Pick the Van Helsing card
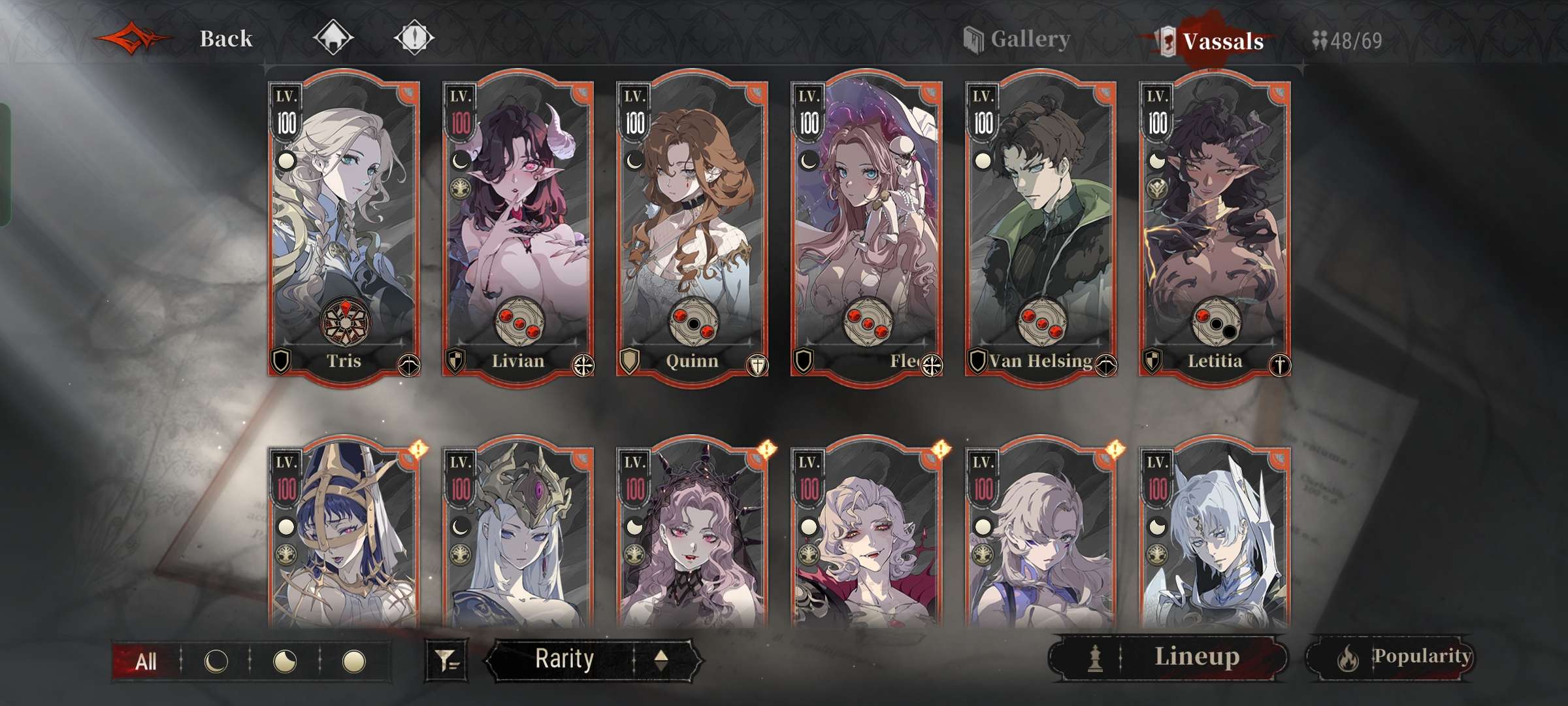 pyautogui.click(x=1040, y=229)
